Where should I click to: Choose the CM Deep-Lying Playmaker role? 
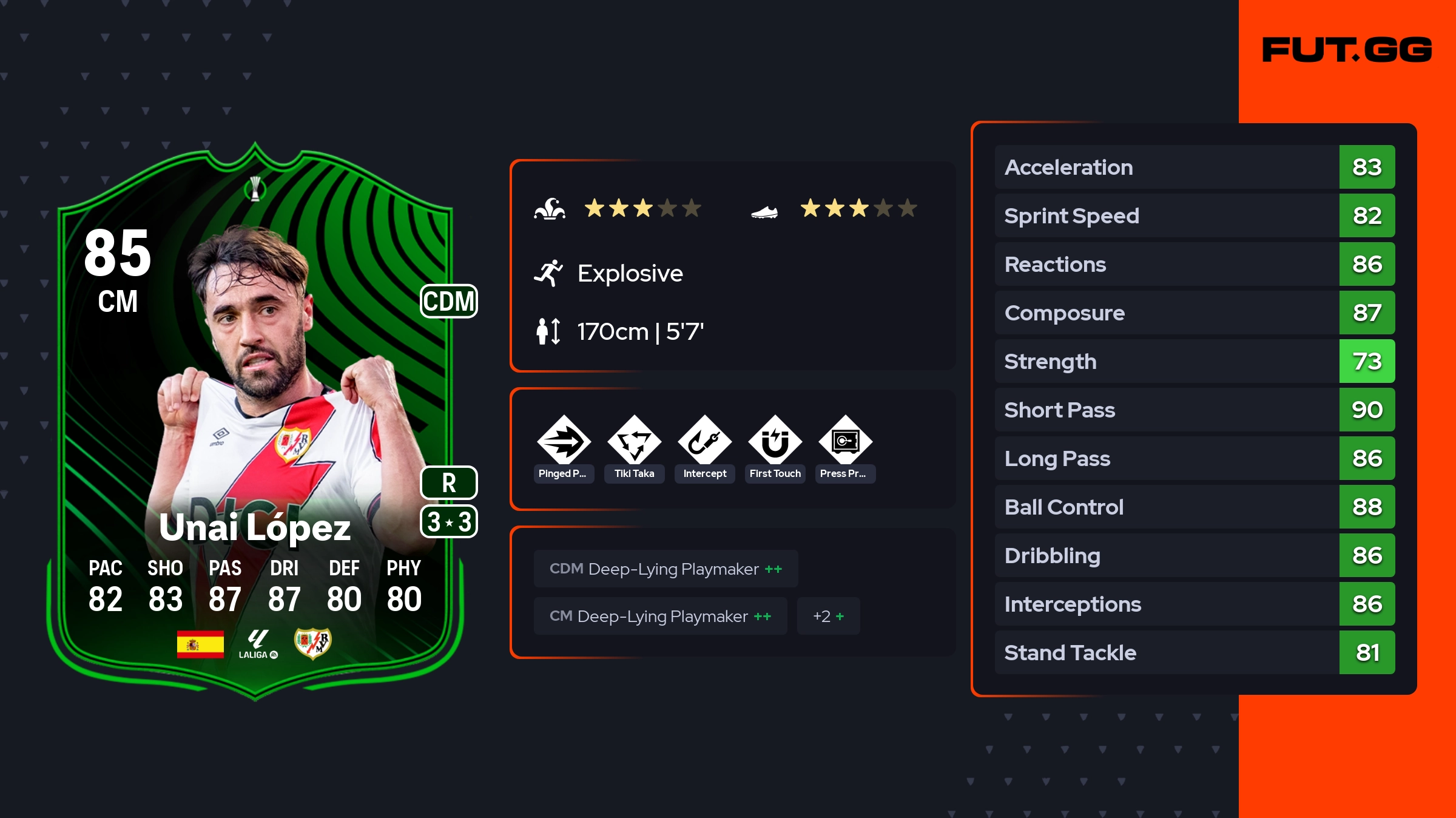click(660, 616)
